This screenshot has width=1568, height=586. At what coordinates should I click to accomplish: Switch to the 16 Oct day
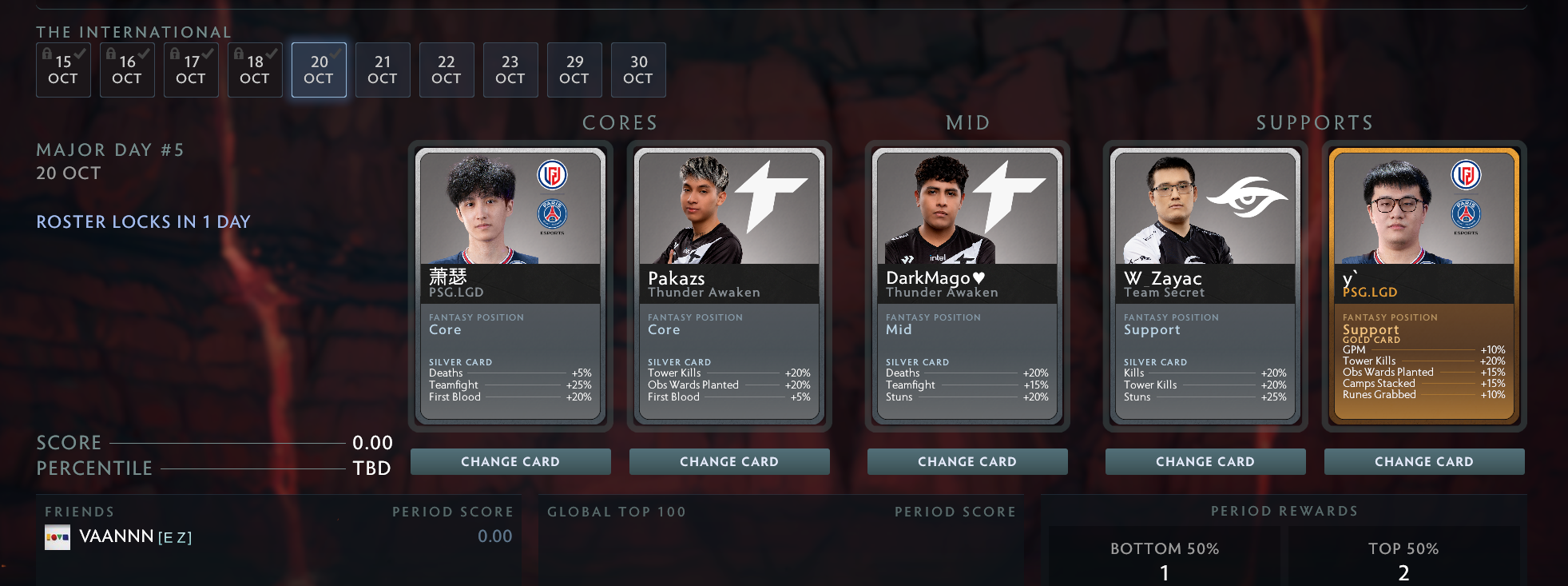[127, 70]
